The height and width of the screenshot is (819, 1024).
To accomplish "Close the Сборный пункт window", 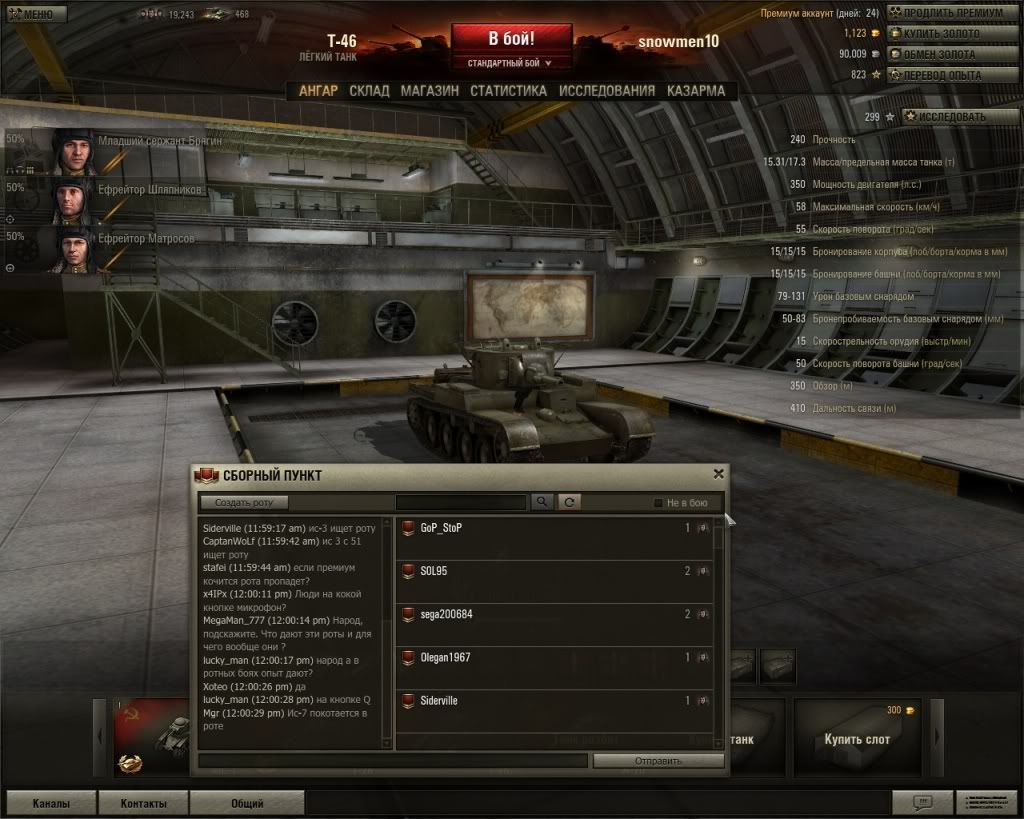I will [718, 474].
